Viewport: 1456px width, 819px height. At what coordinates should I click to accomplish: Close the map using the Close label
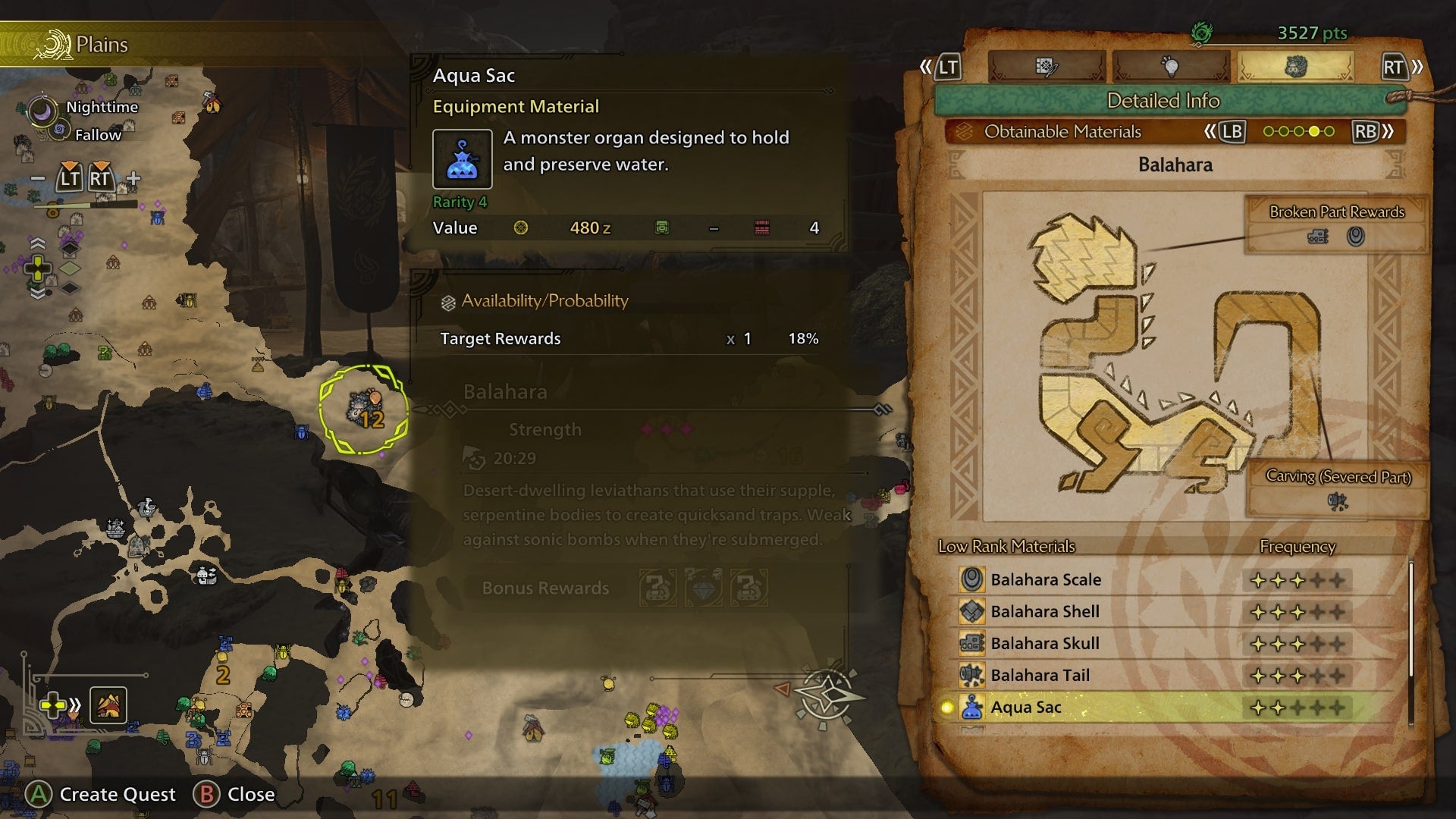tap(250, 794)
